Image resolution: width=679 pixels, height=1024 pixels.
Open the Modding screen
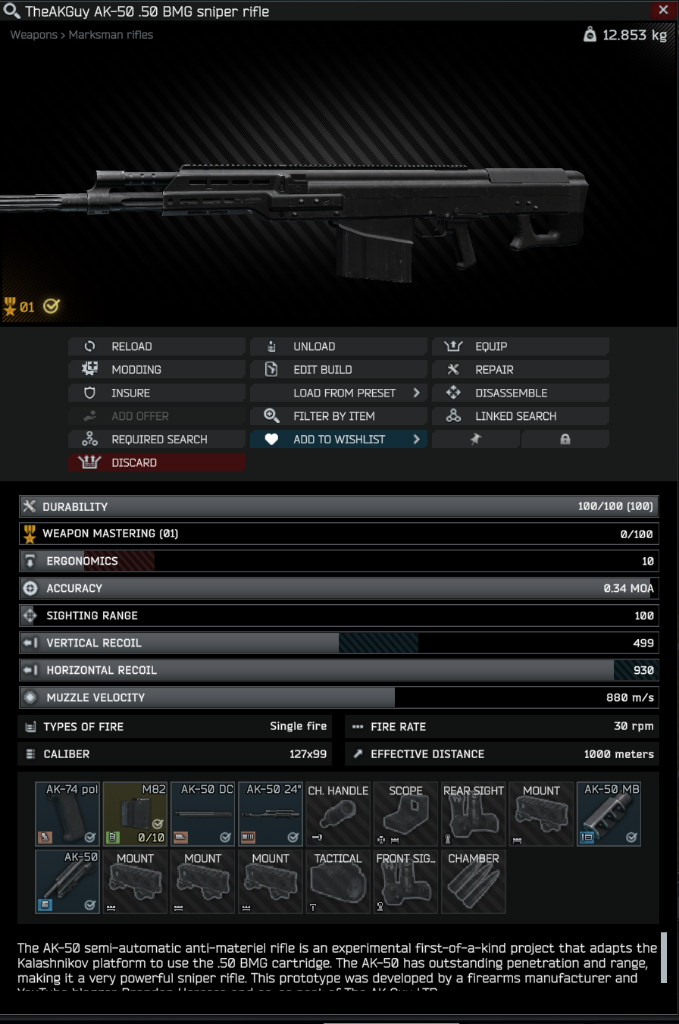(156, 370)
